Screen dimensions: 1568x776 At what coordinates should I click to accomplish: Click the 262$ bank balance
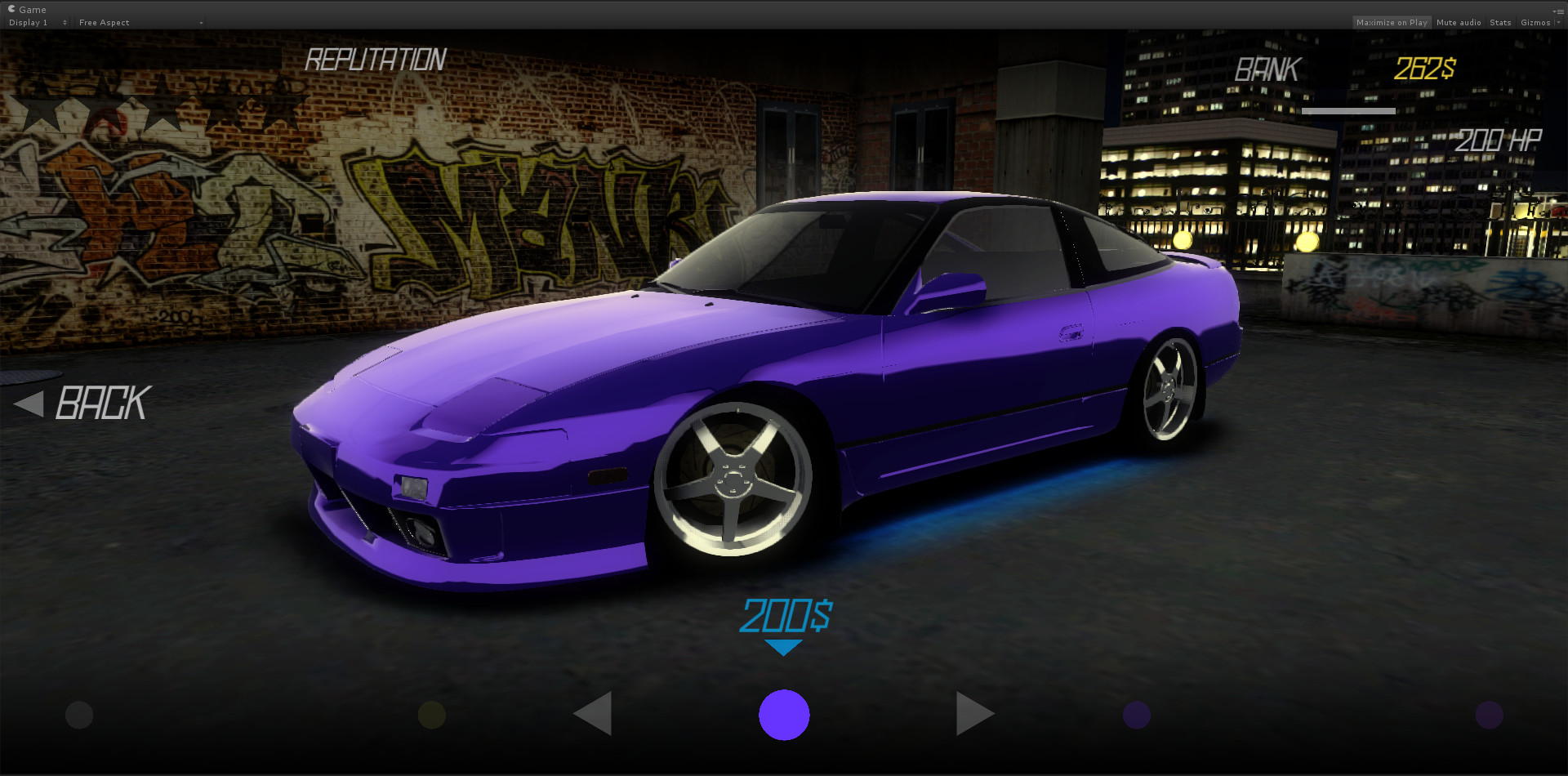tap(1423, 69)
